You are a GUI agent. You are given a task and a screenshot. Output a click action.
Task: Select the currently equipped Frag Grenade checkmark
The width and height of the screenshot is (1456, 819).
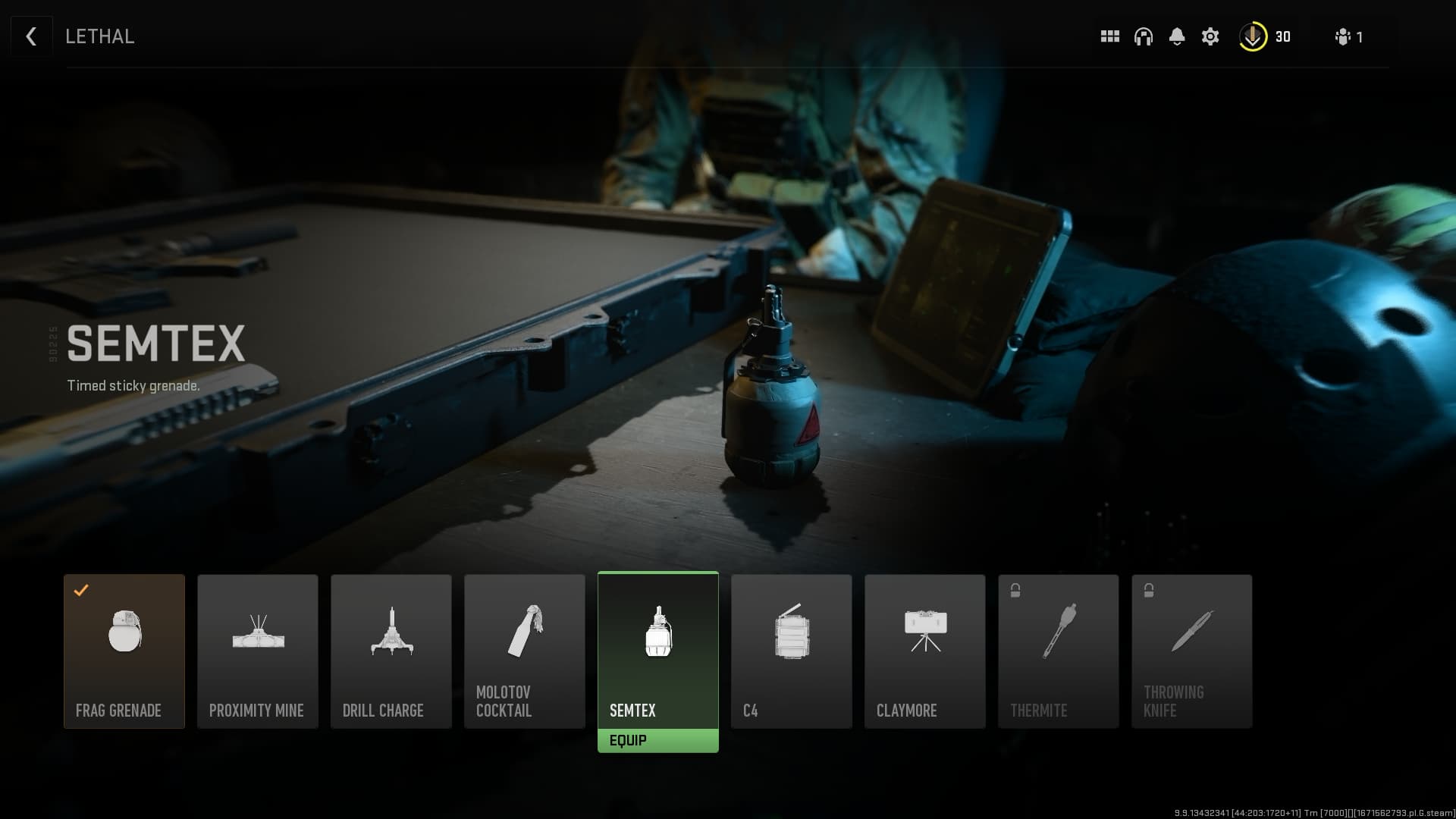click(81, 591)
